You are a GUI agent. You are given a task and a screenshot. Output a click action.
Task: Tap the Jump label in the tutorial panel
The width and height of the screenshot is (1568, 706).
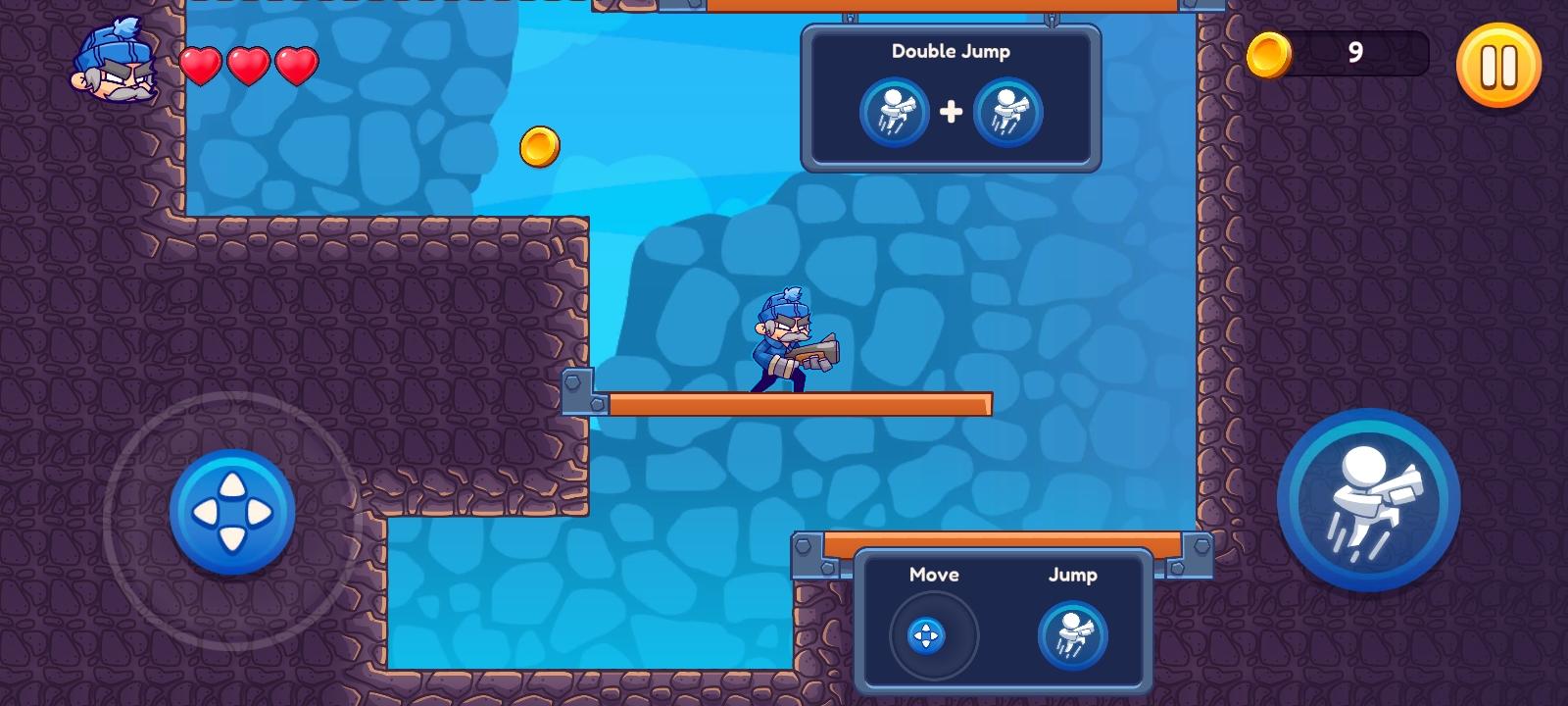coord(1073,576)
